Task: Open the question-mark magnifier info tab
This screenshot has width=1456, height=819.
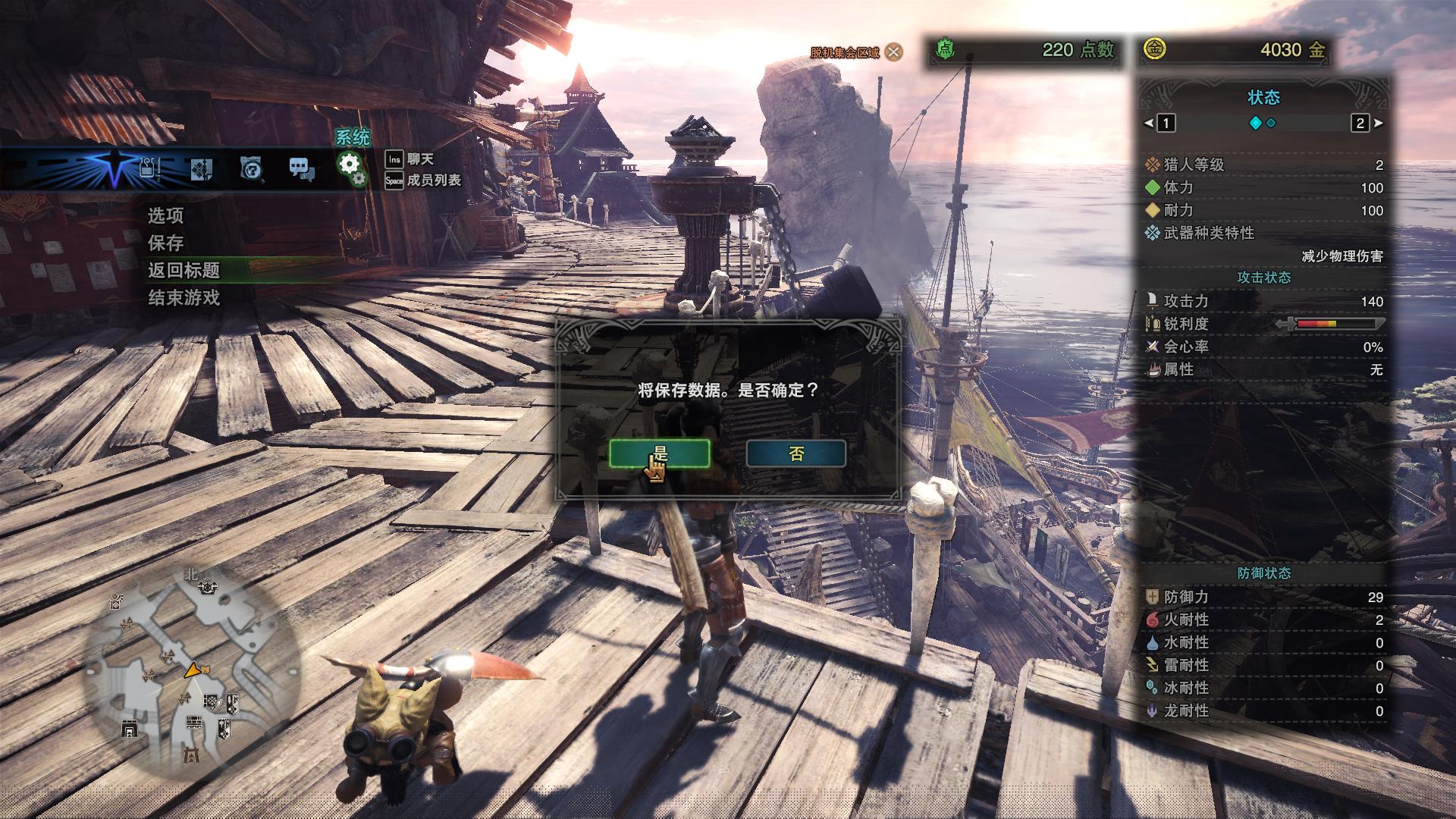Action: (251, 168)
